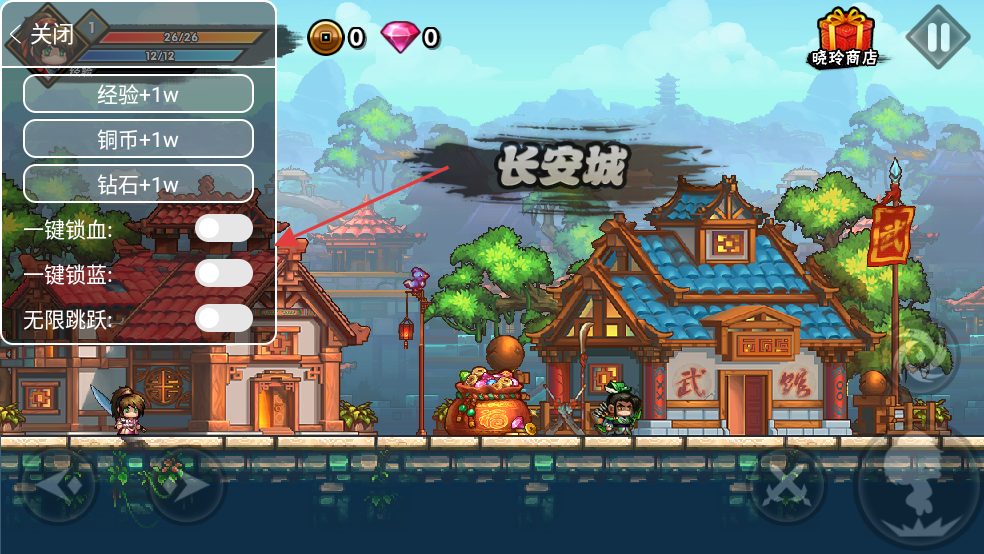This screenshot has height=554, width=984.
Task: Close the cheat menu with 关闭
Action: (44, 34)
